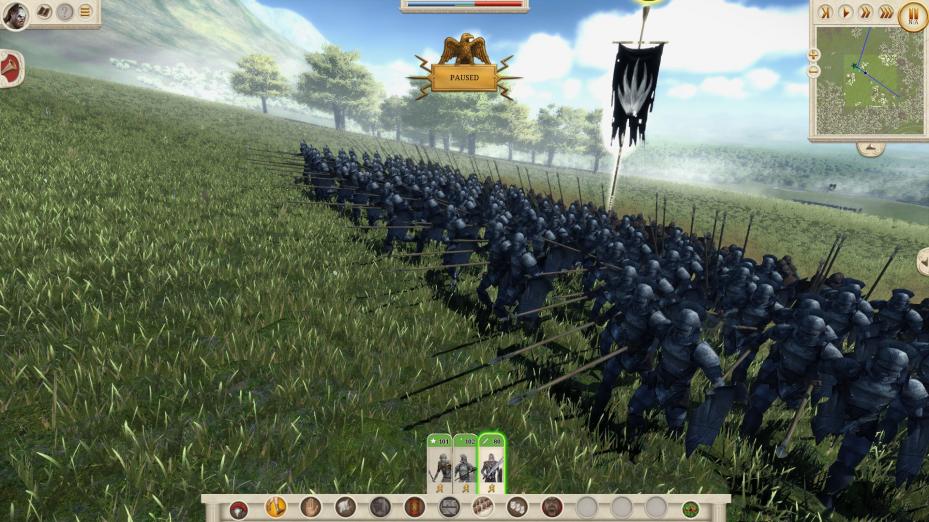The width and height of the screenshot is (929, 522).
Task: Select the unit card with 101 men
Action: tap(440, 463)
